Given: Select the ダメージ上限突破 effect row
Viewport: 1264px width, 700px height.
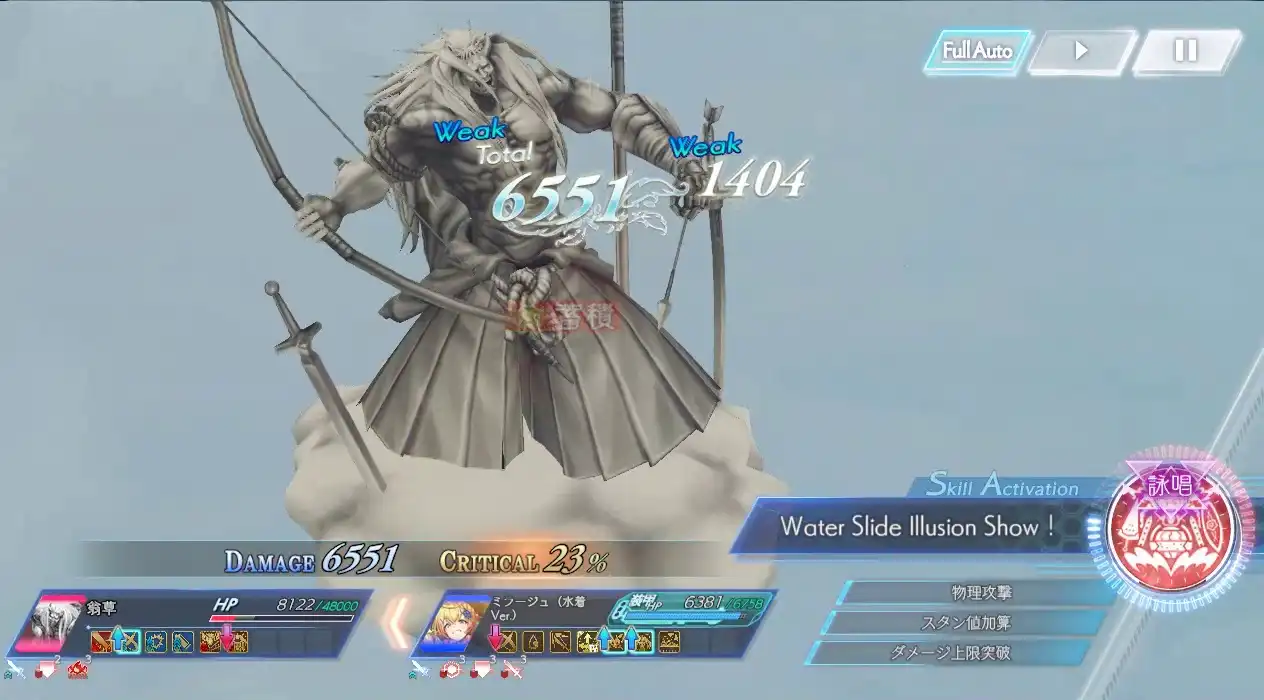Looking at the screenshot, I should coord(968,653).
